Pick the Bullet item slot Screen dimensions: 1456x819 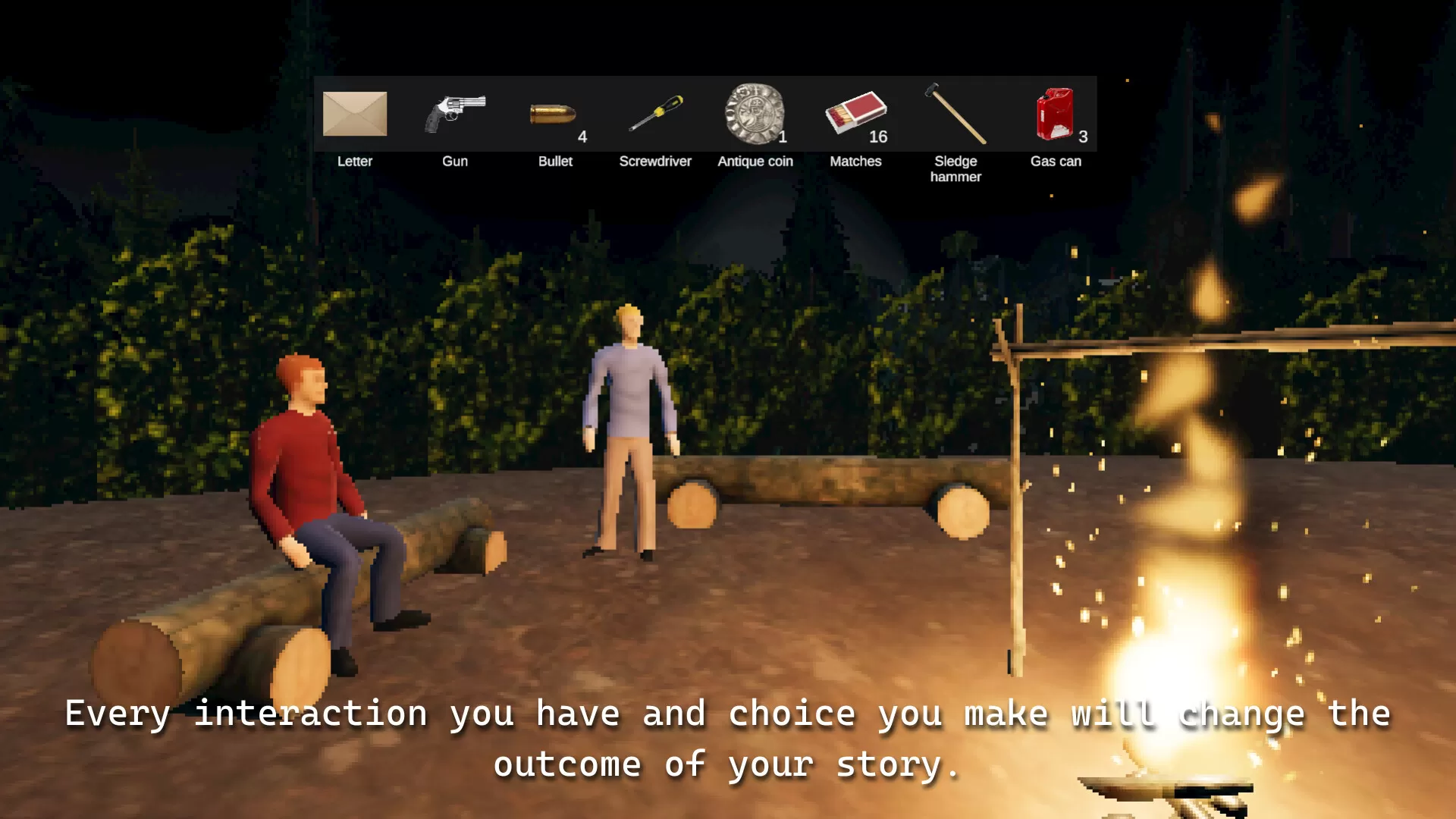point(554,115)
